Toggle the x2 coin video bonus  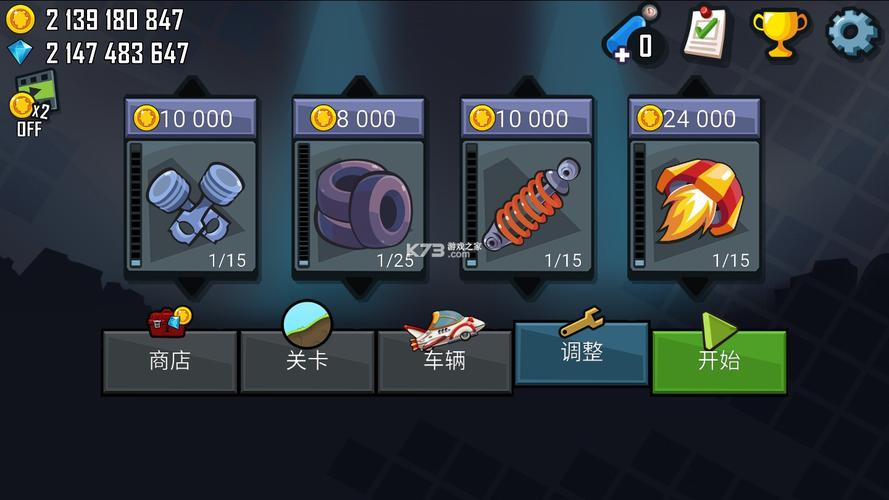(x=30, y=102)
